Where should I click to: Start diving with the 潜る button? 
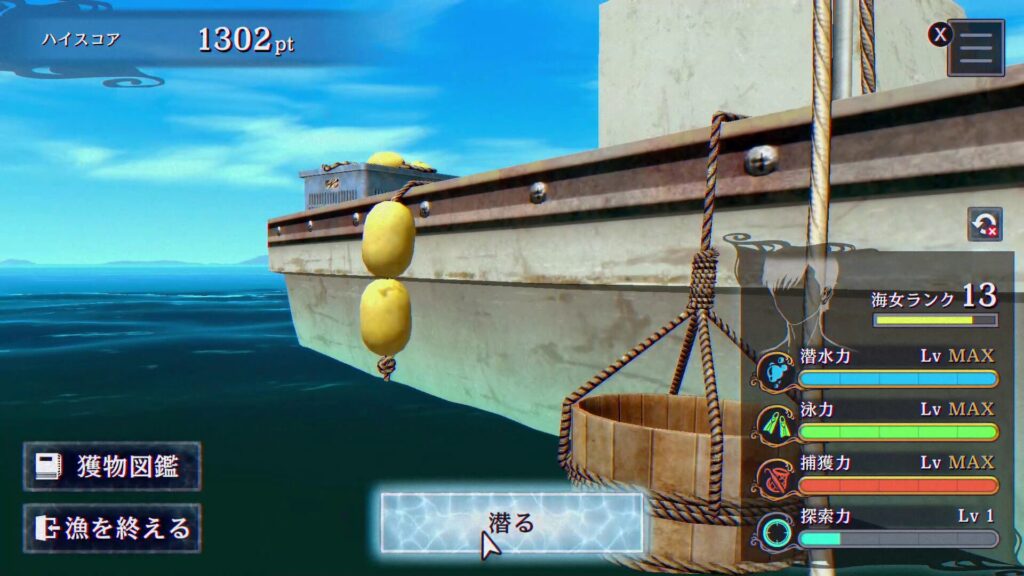click(511, 522)
